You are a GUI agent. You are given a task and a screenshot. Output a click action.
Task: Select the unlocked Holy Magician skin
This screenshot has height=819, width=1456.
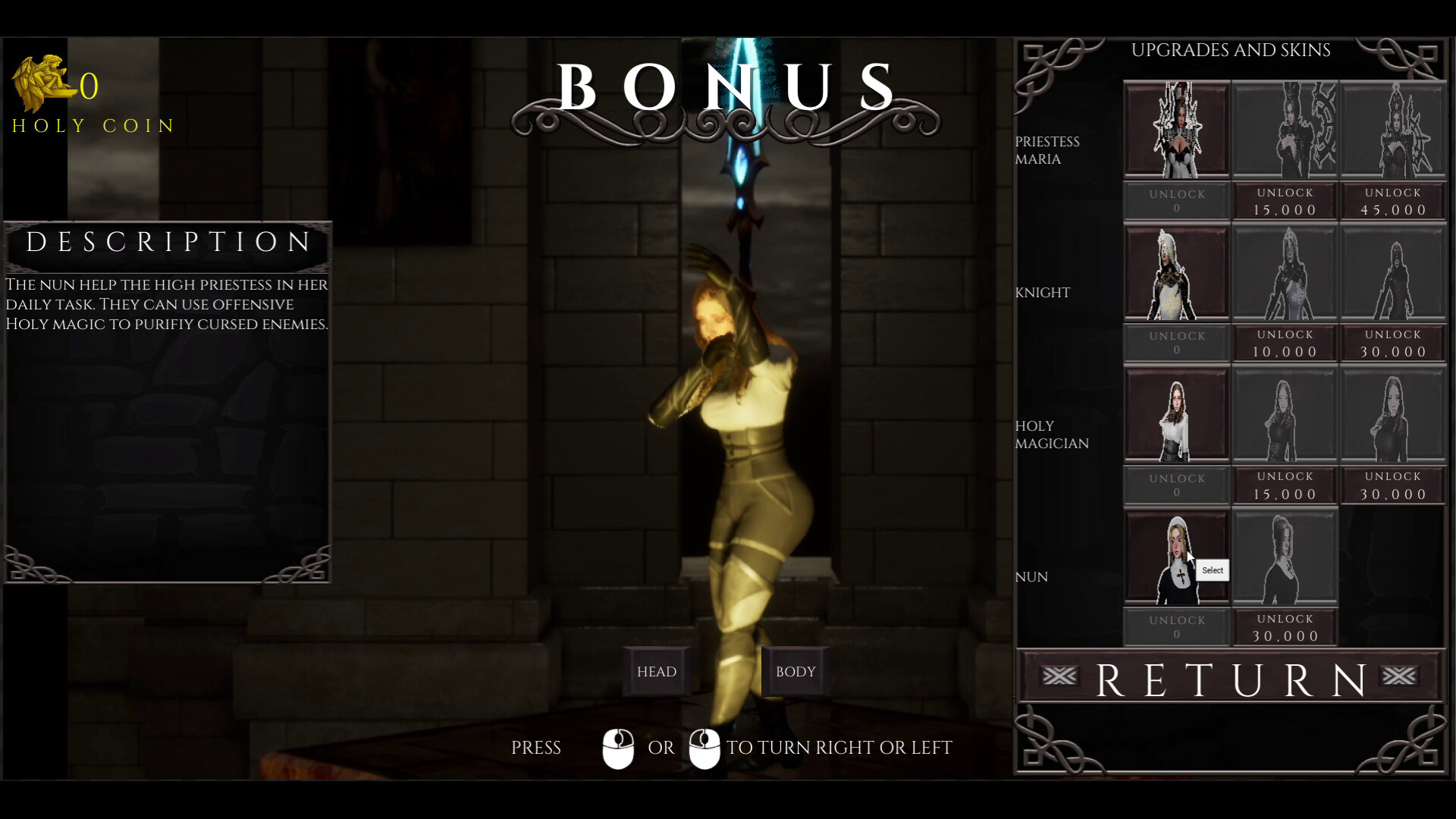(x=1176, y=416)
